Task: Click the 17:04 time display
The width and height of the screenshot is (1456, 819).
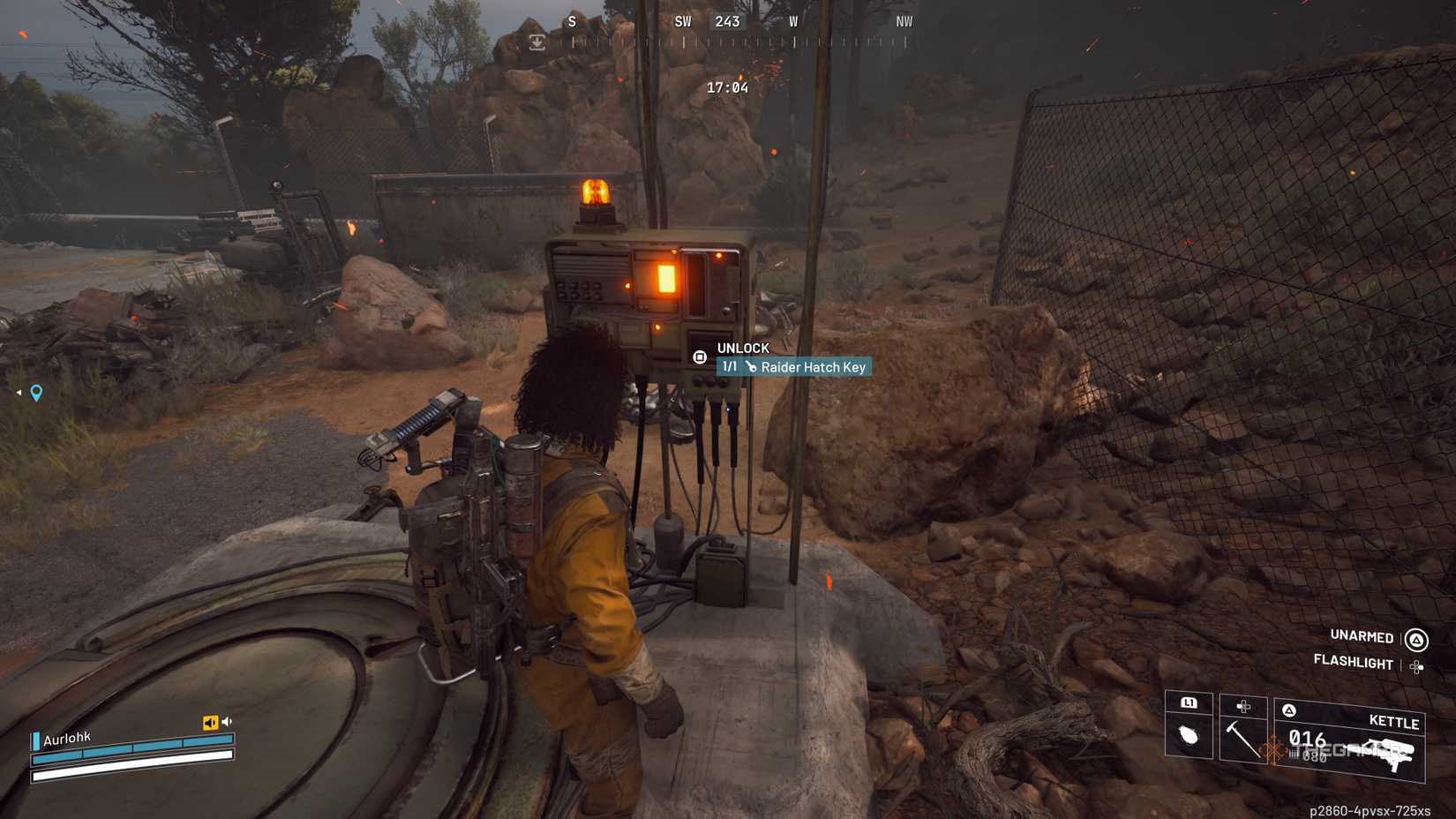Action: click(725, 87)
